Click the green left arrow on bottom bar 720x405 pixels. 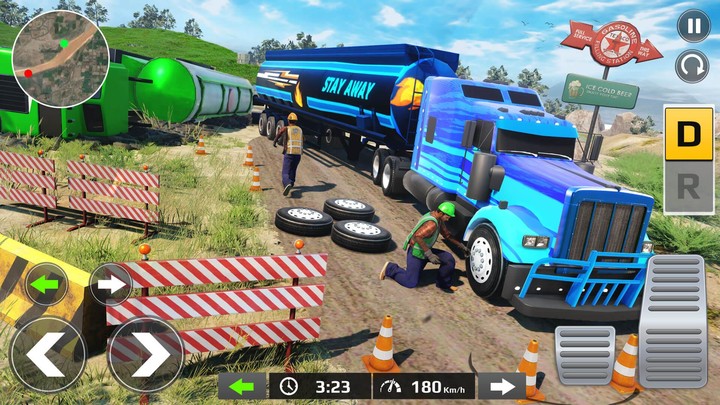pos(243,387)
